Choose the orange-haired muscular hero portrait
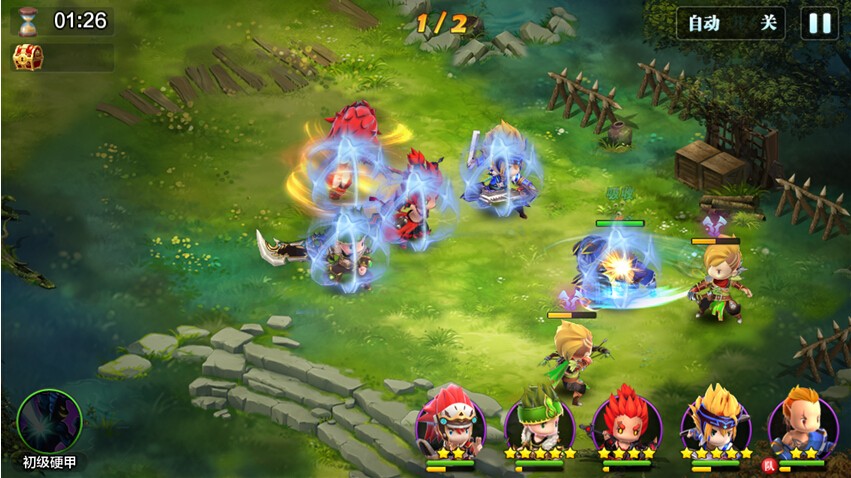The height and width of the screenshot is (478, 851). [803, 420]
